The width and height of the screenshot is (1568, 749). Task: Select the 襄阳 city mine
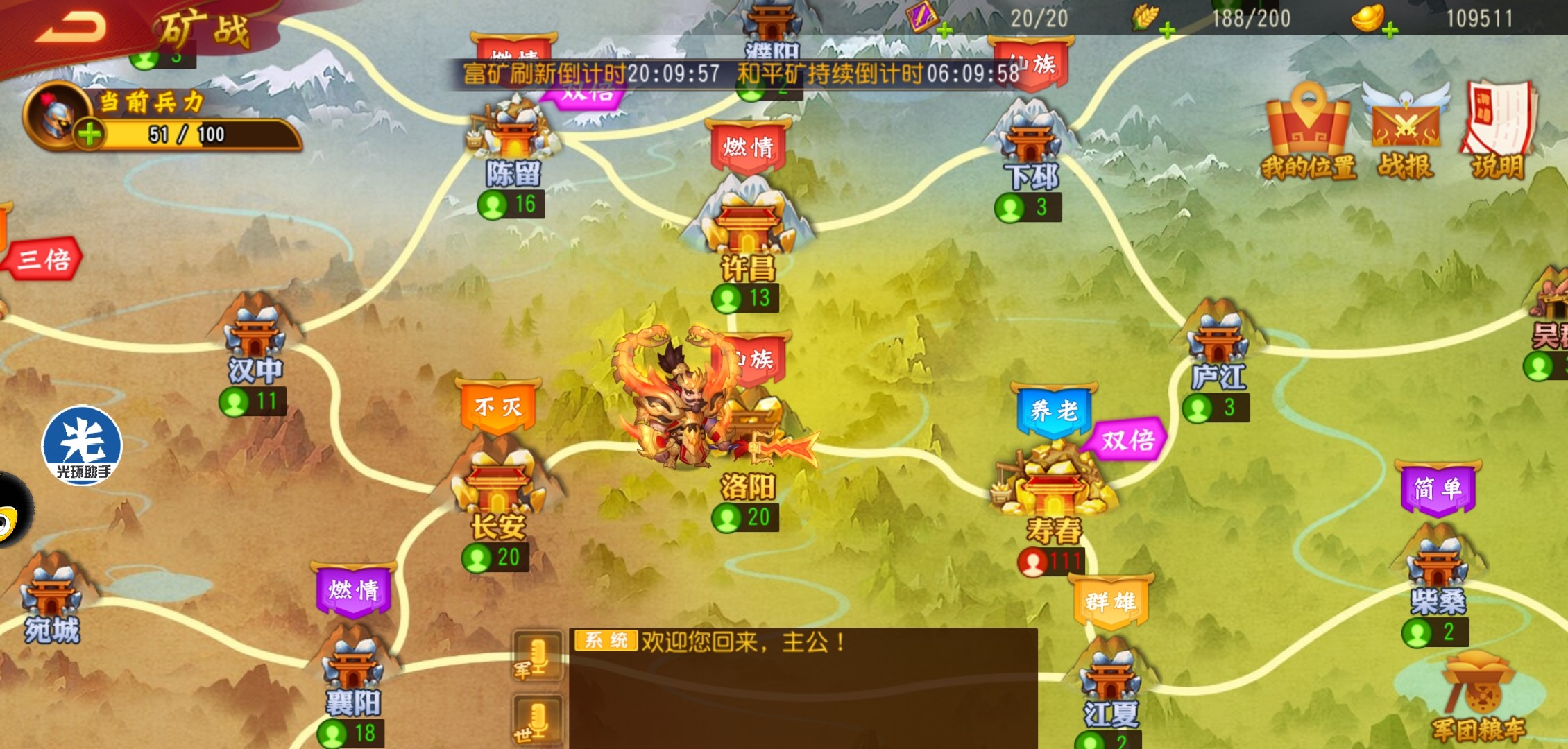(x=353, y=666)
